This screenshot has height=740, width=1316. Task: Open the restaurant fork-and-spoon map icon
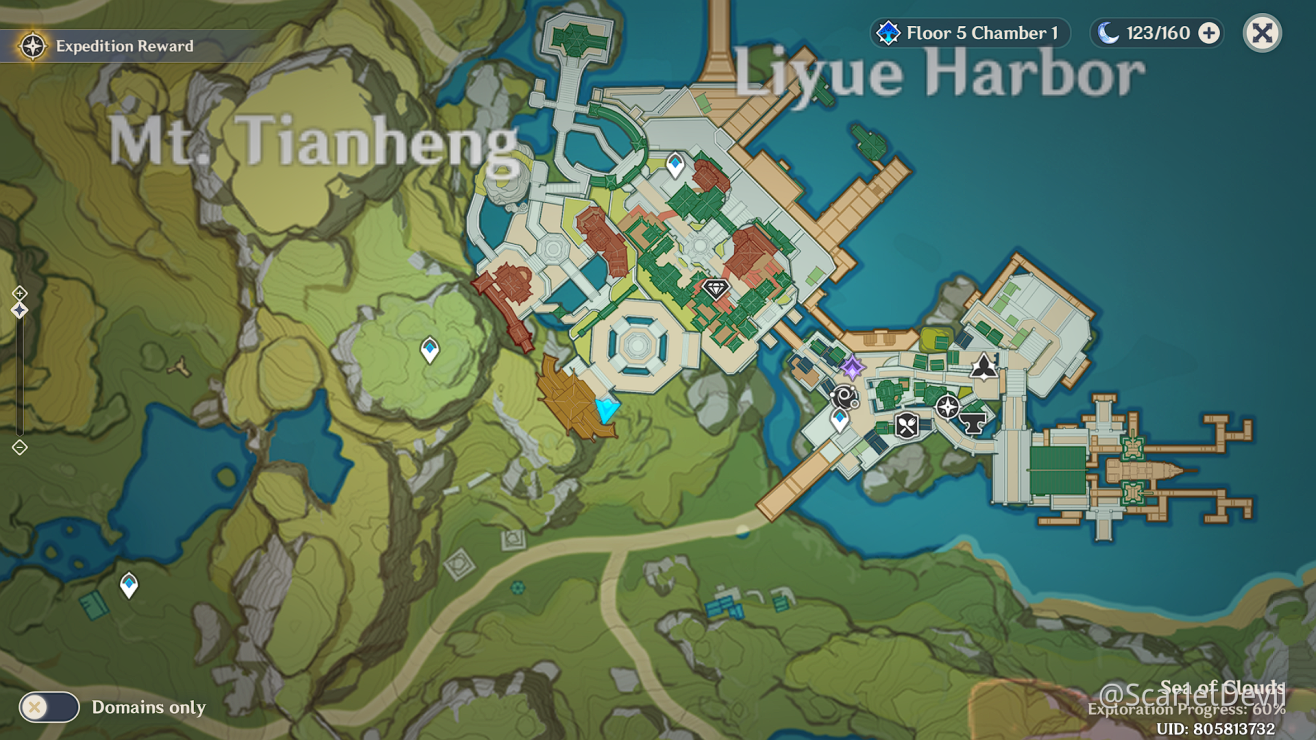point(906,425)
